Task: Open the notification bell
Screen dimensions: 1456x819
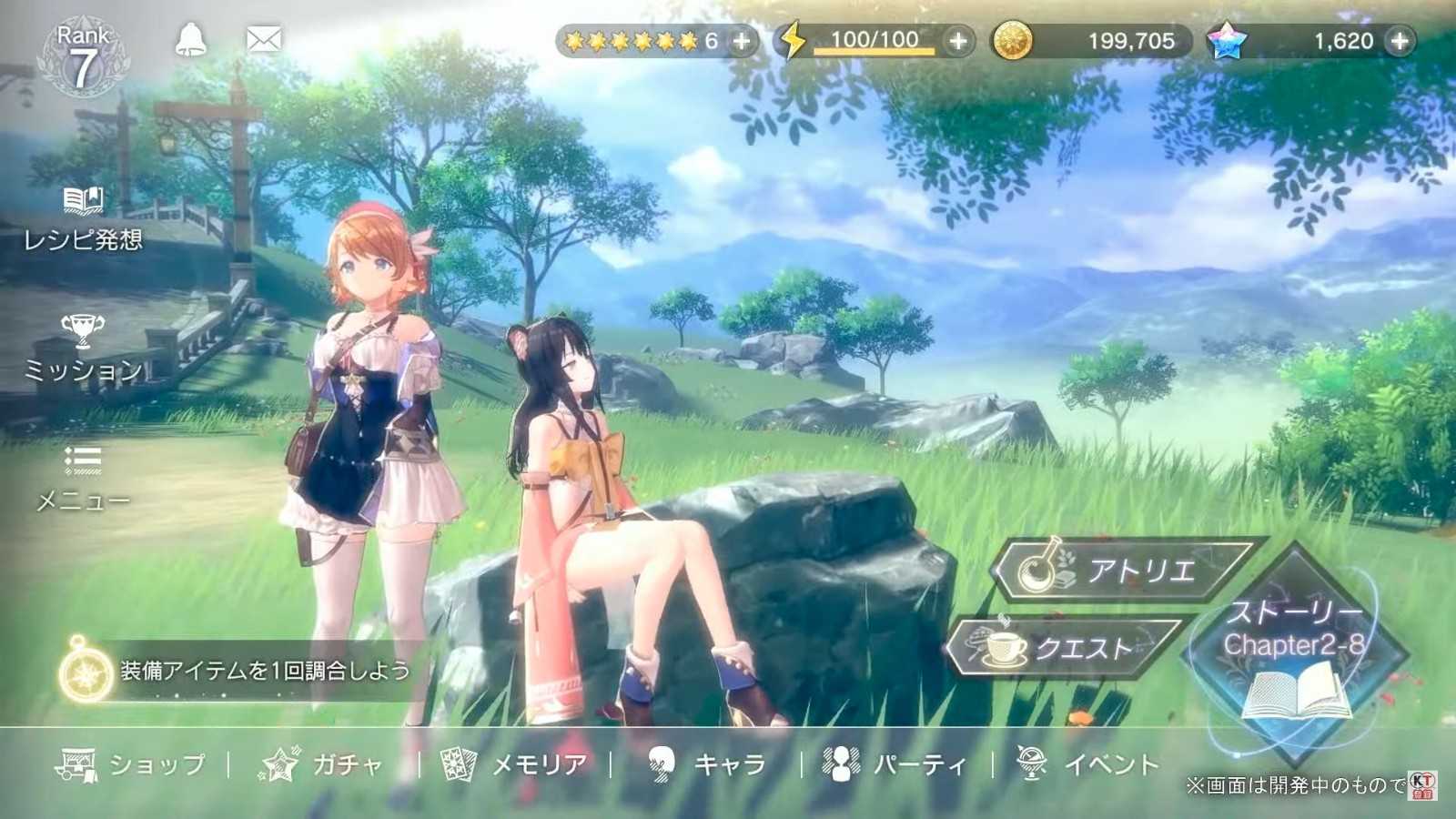Action: click(x=190, y=40)
